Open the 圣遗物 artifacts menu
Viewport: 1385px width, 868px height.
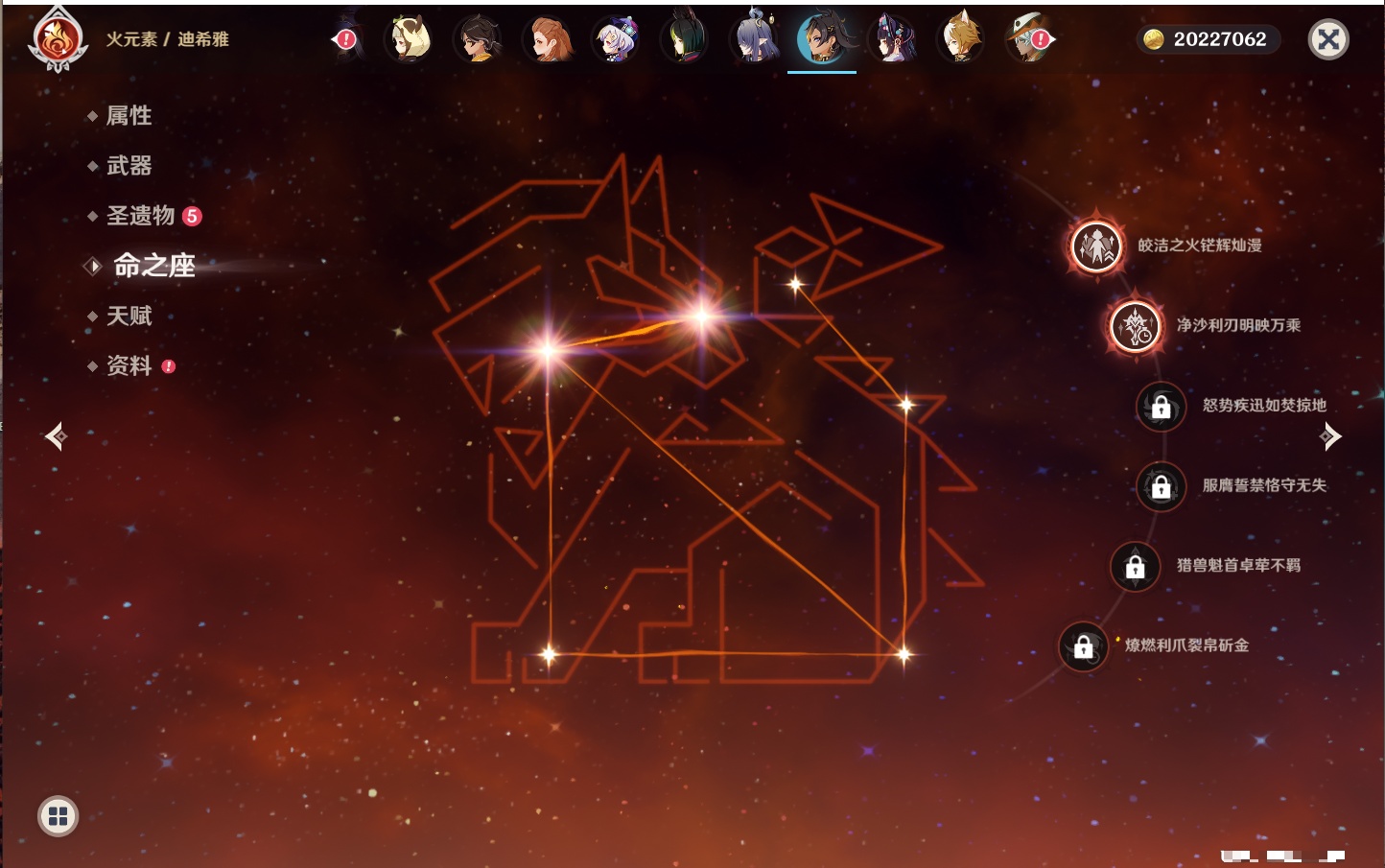coord(141,216)
